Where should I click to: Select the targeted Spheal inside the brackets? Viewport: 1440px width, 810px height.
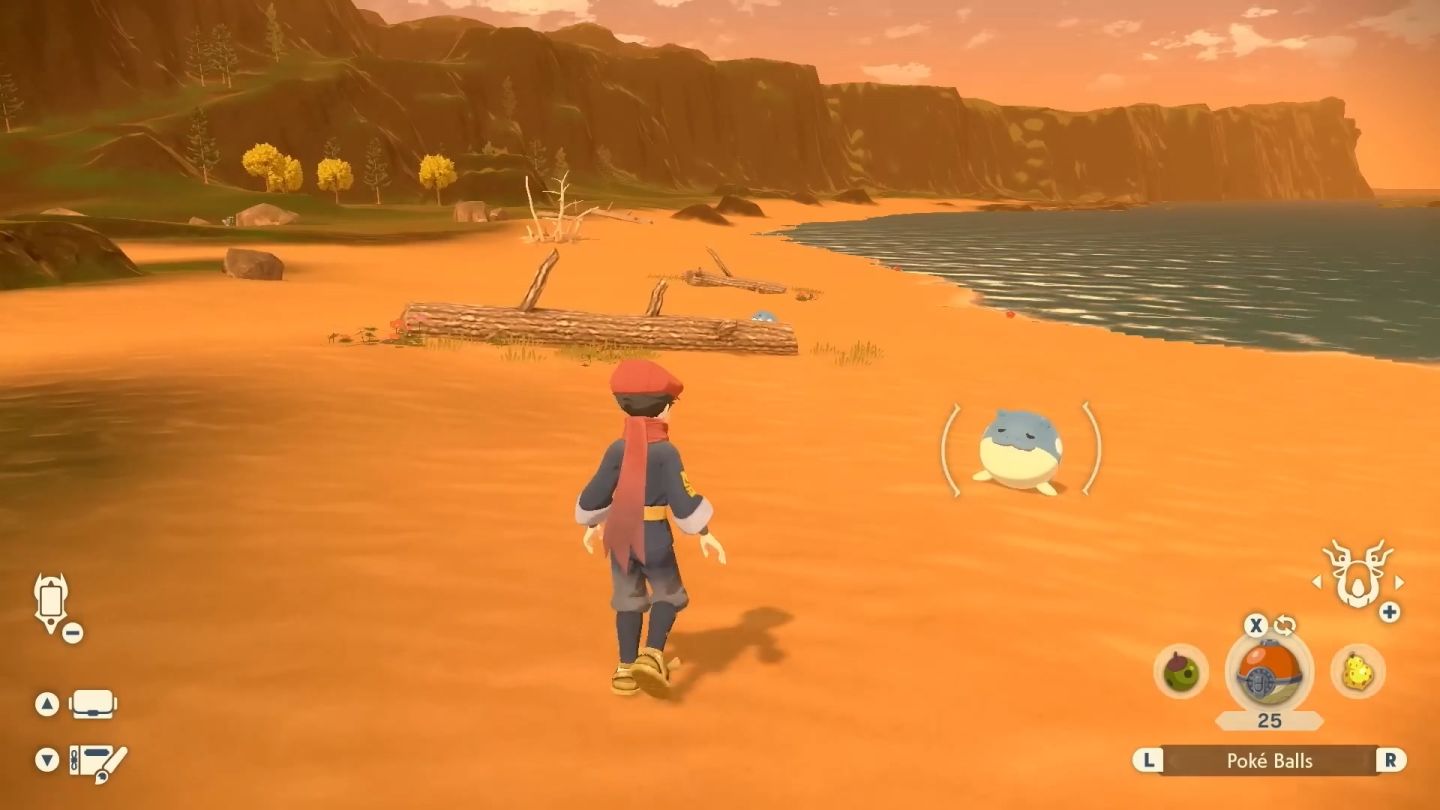[1020, 449]
